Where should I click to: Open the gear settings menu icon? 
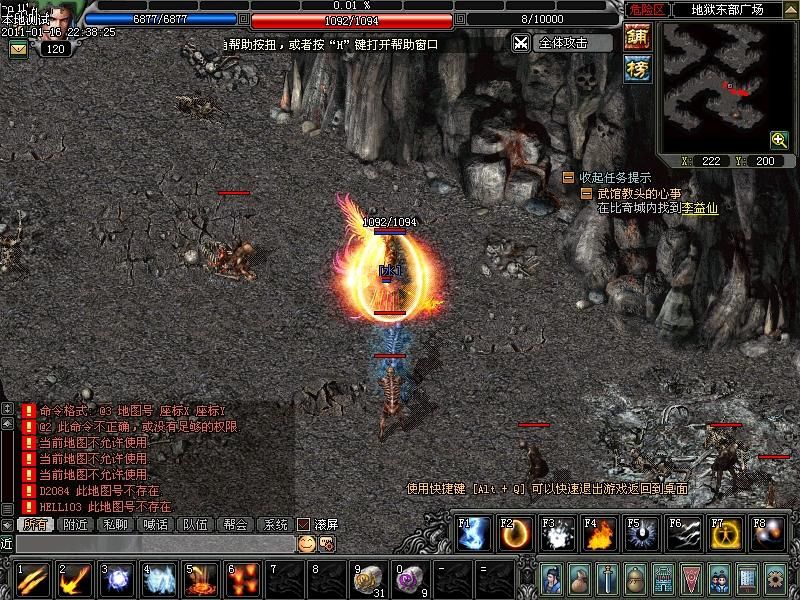[774, 578]
